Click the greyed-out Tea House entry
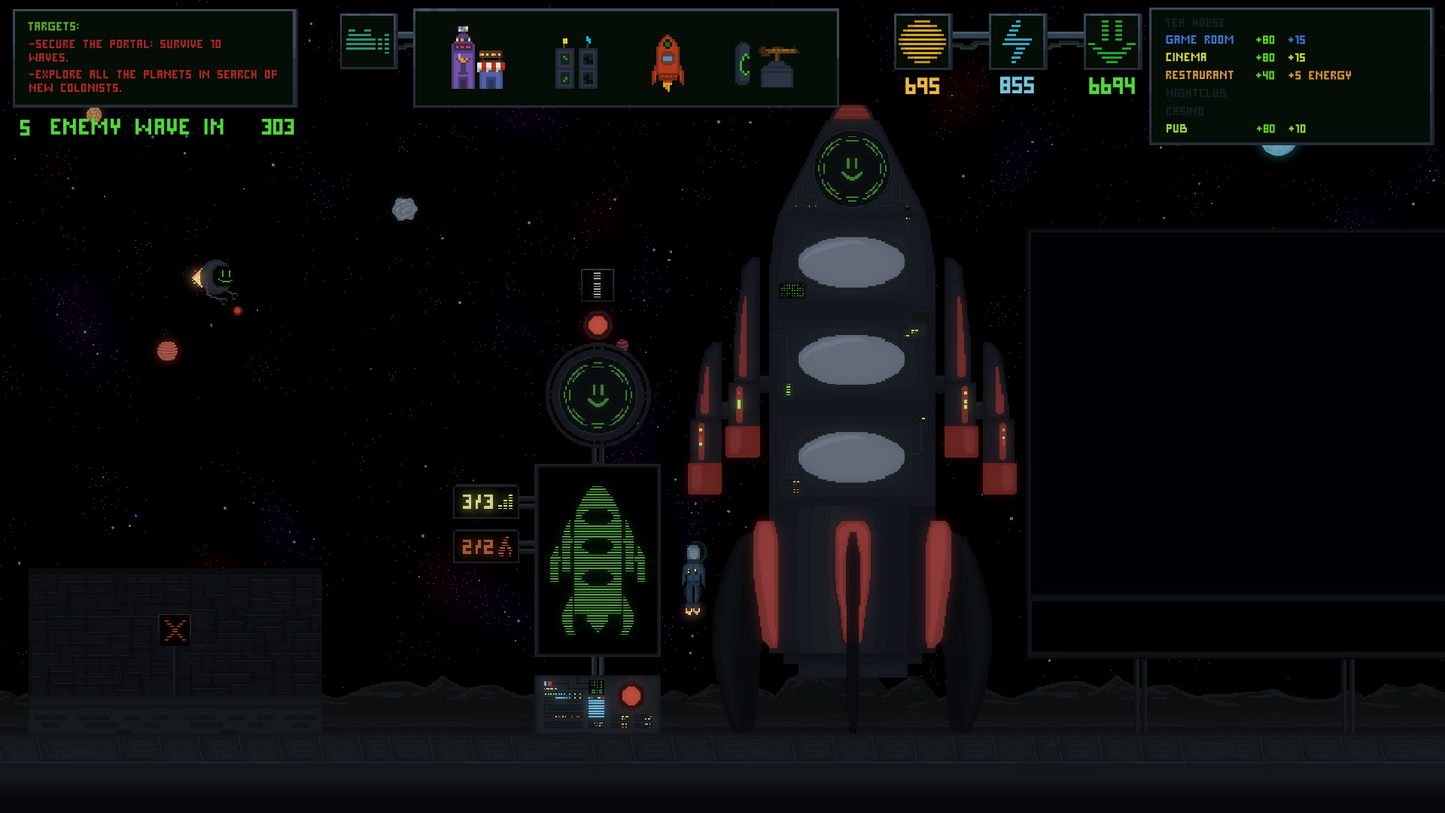Image resolution: width=1445 pixels, height=813 pixels. [1195, 23]
